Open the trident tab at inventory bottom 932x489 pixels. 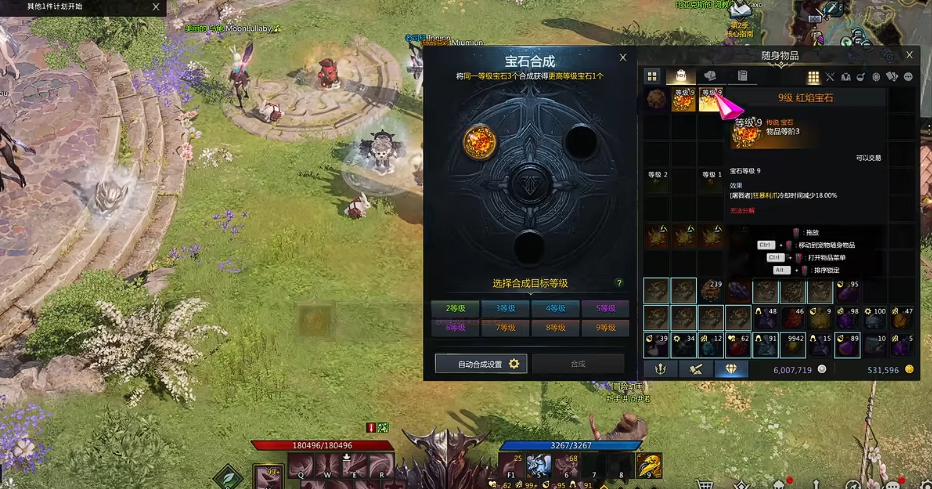pos(659,369)
